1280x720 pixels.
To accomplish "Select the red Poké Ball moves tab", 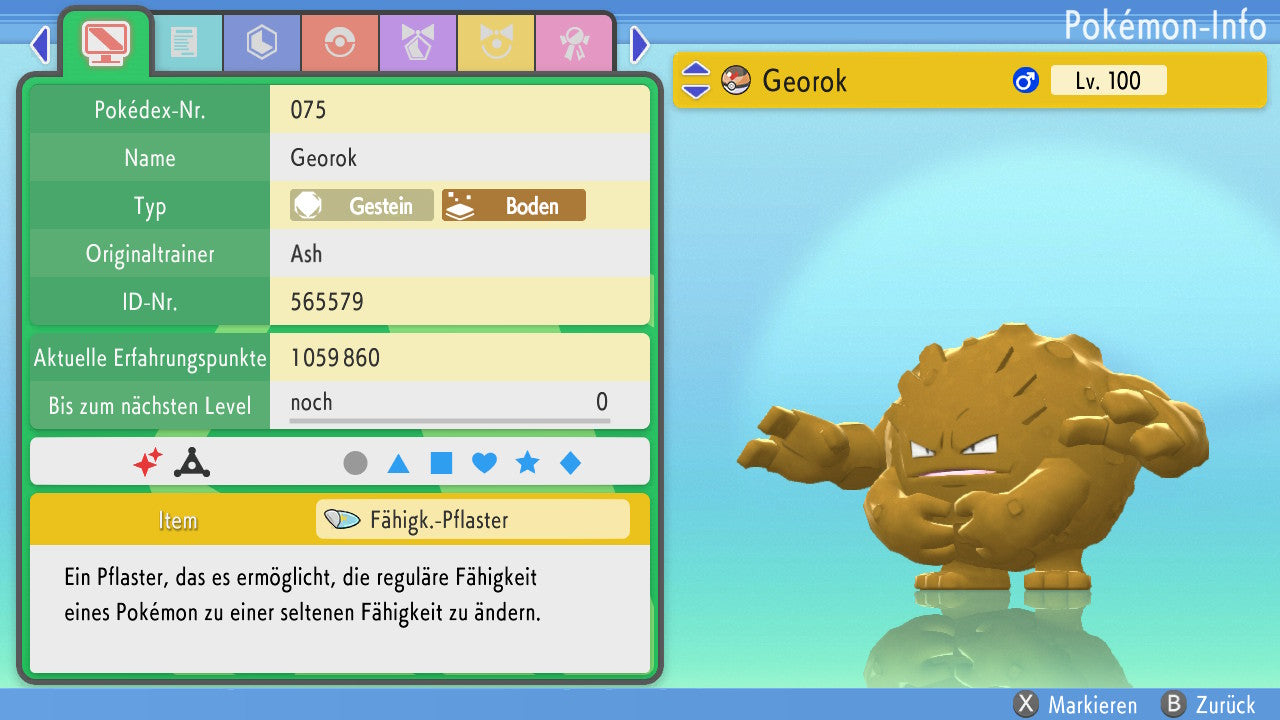I will [x=340, y=43].
